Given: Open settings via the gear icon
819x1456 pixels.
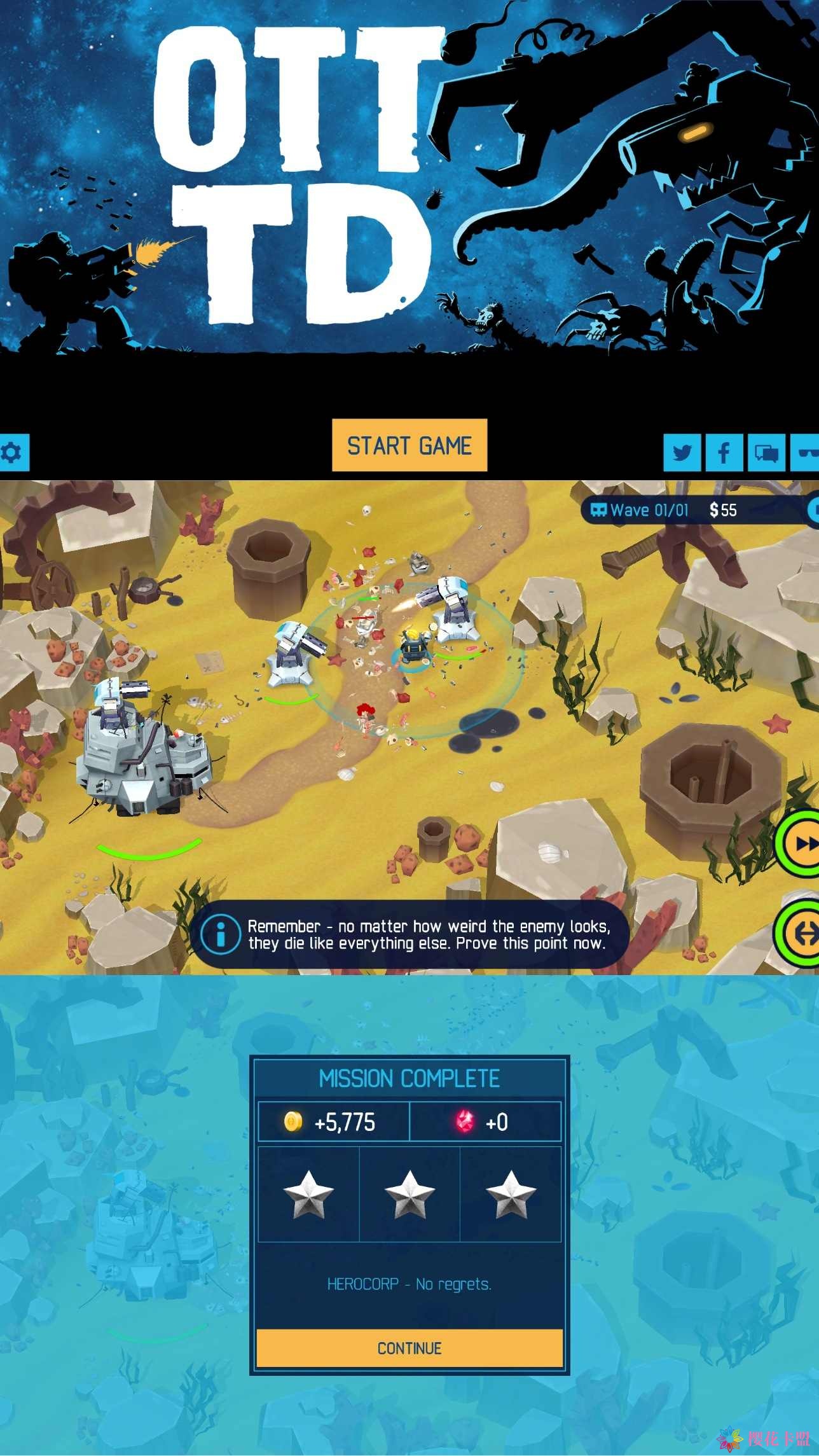Looking at the screenshot, I should [x=13, y=452].
